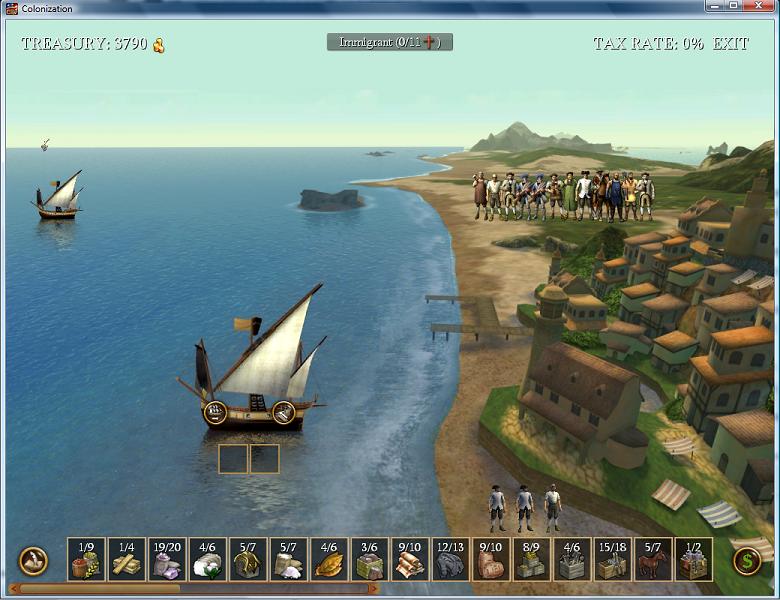Click the round button left of the goods bar

(33, 561)
